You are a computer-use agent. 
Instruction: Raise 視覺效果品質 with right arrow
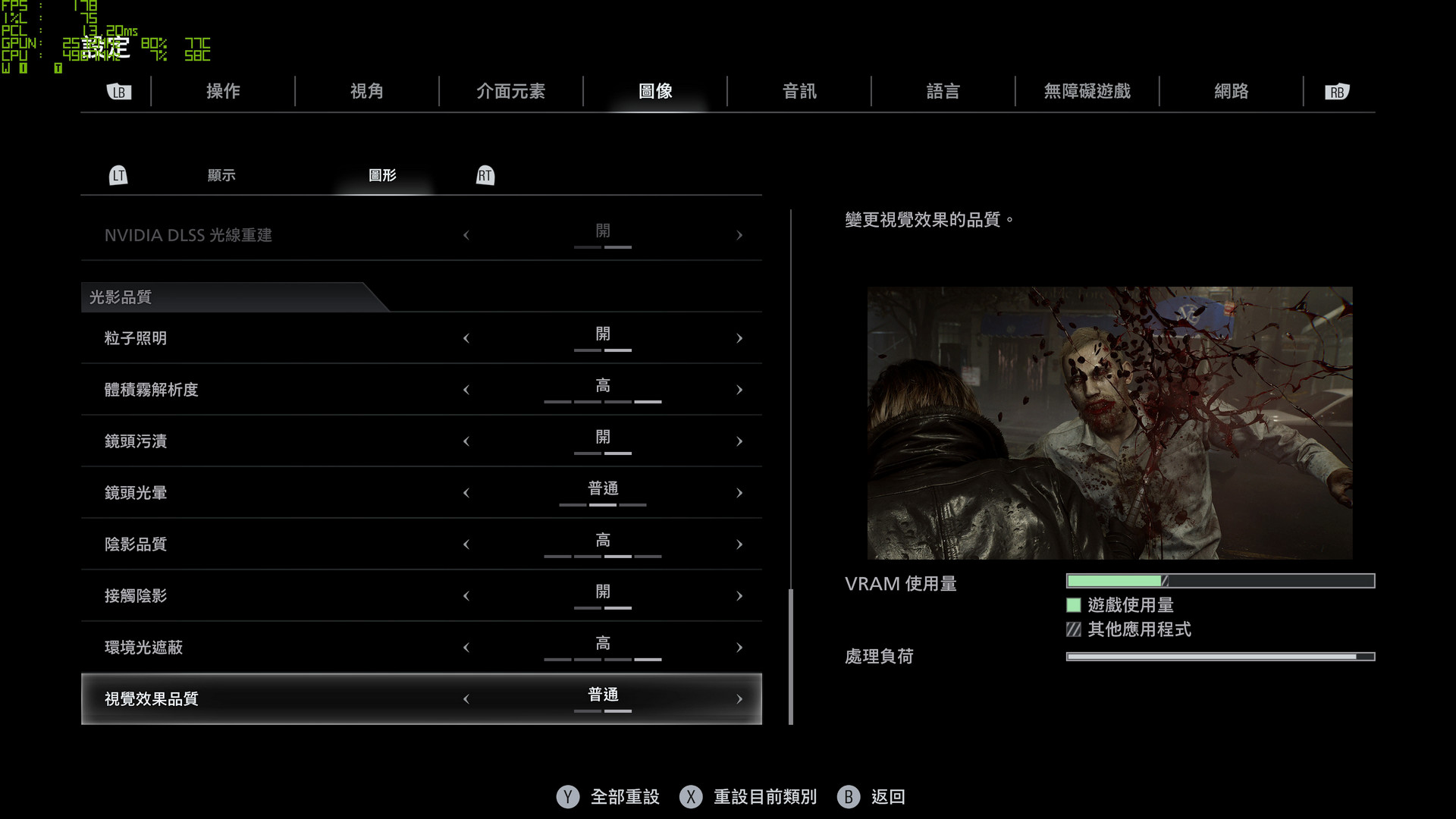[739, 700]
